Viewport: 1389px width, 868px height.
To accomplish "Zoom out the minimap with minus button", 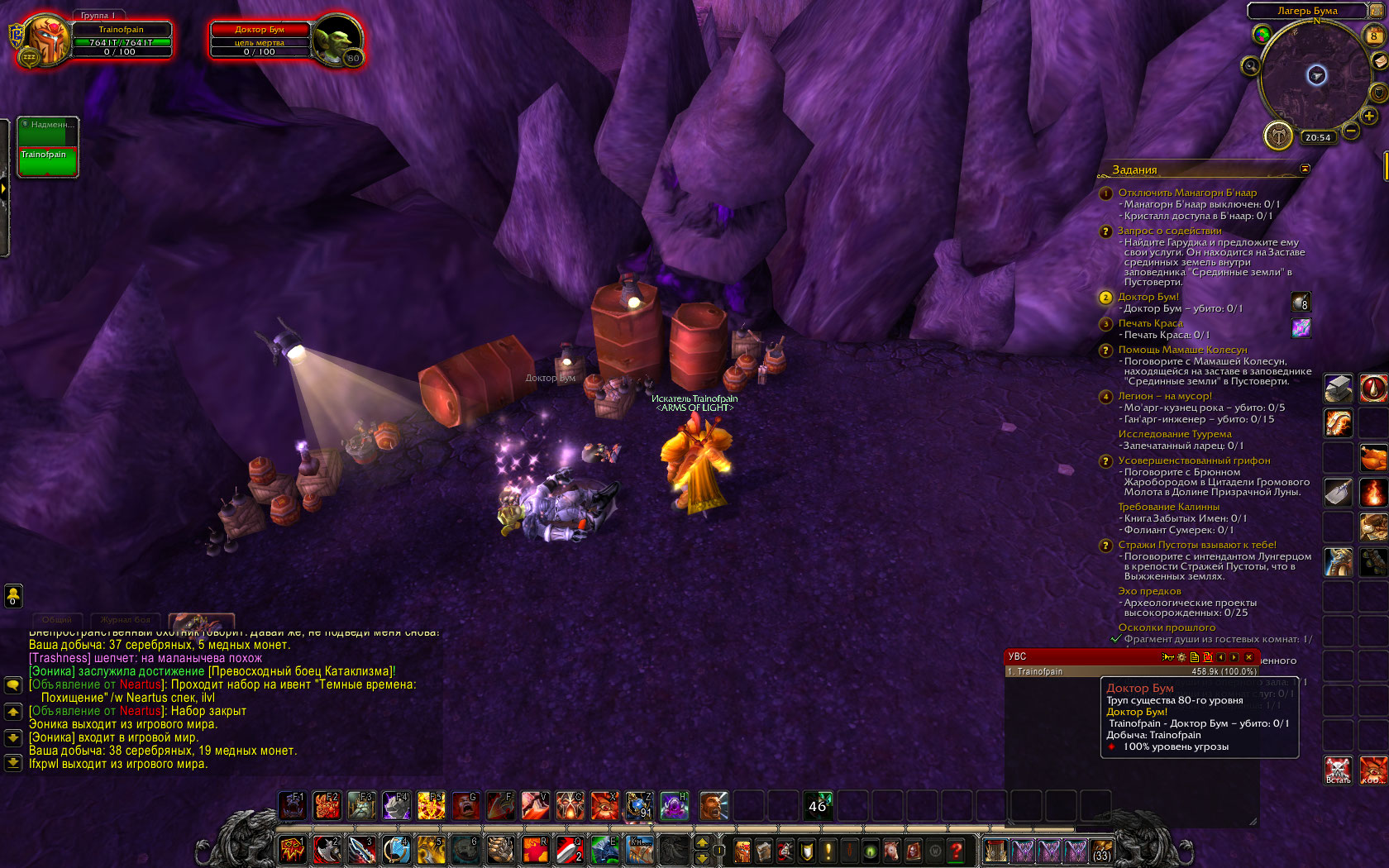I will click(1351, 131).
